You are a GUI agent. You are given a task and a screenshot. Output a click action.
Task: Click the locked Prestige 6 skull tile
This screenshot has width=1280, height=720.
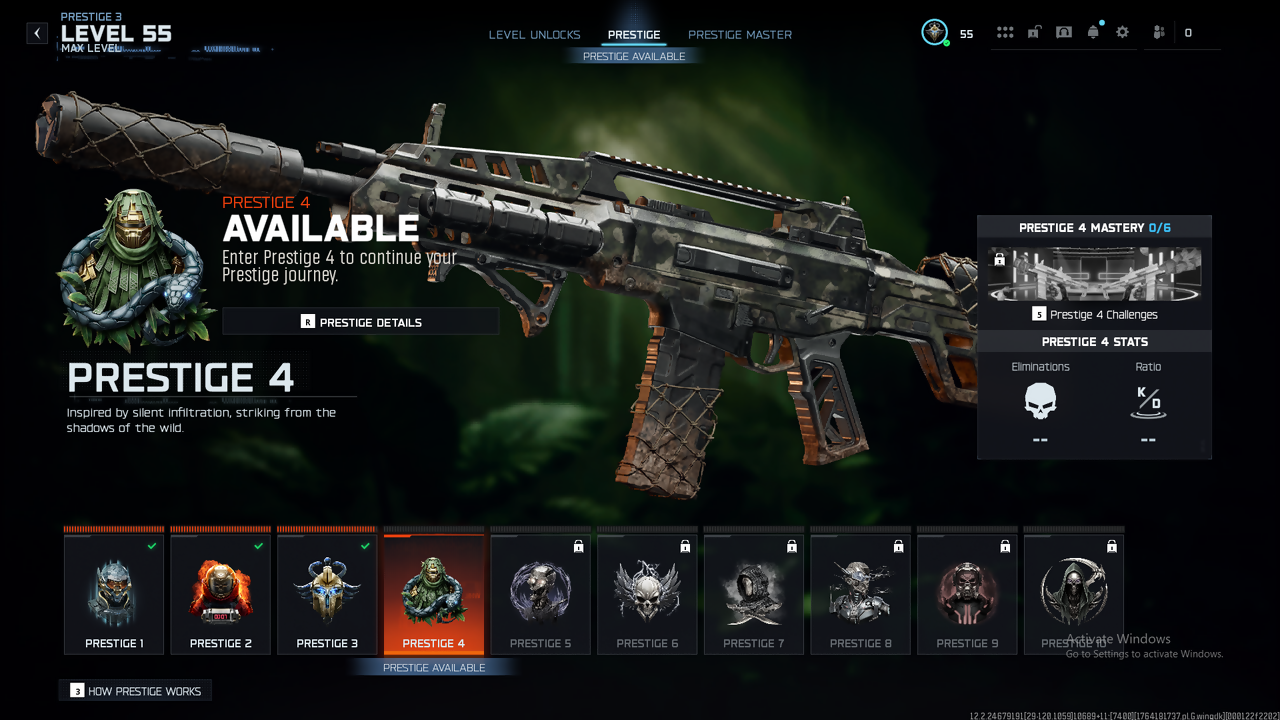point(647,595)
